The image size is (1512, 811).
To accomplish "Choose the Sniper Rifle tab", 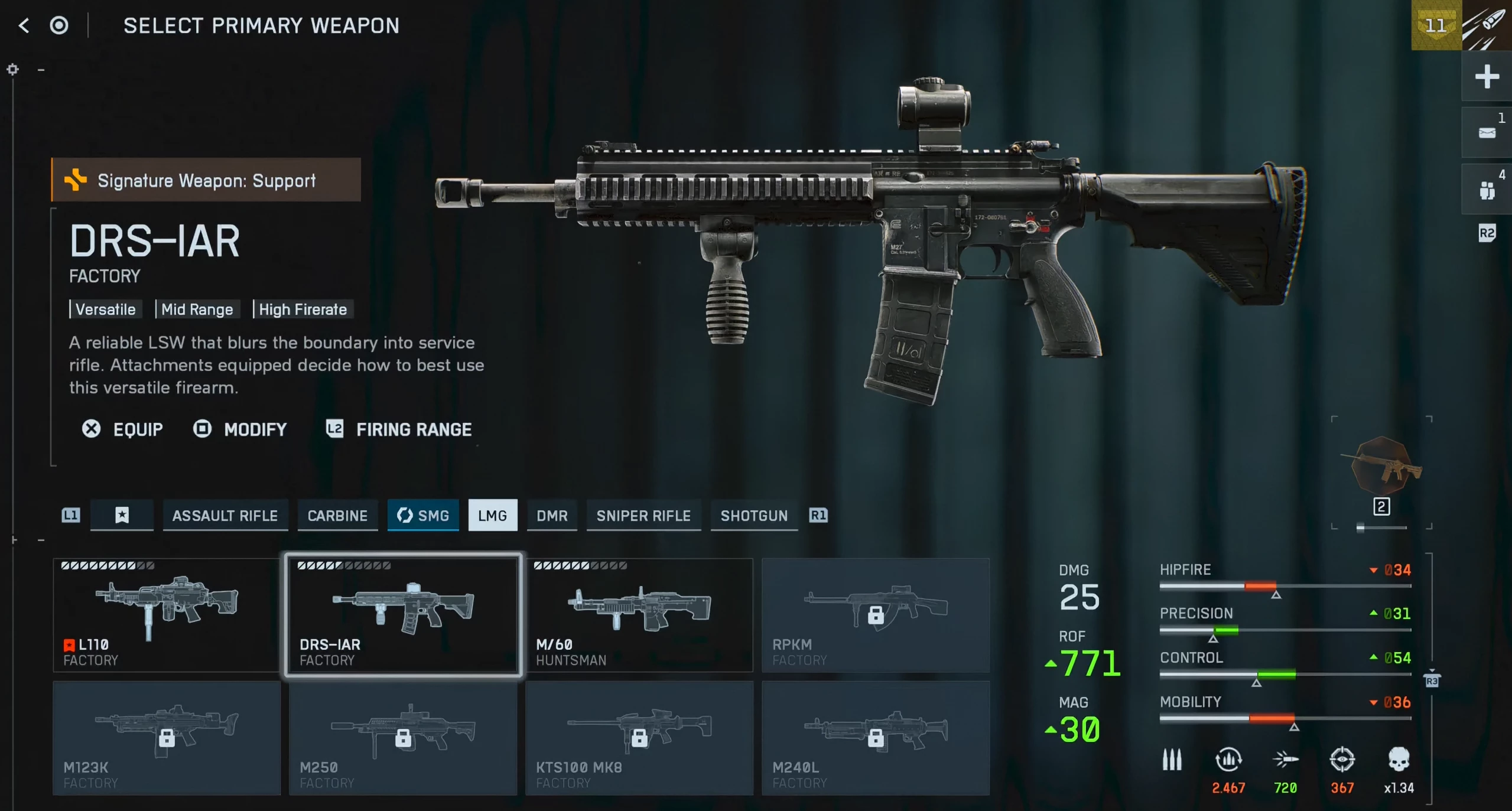I will tap(643, 516).
